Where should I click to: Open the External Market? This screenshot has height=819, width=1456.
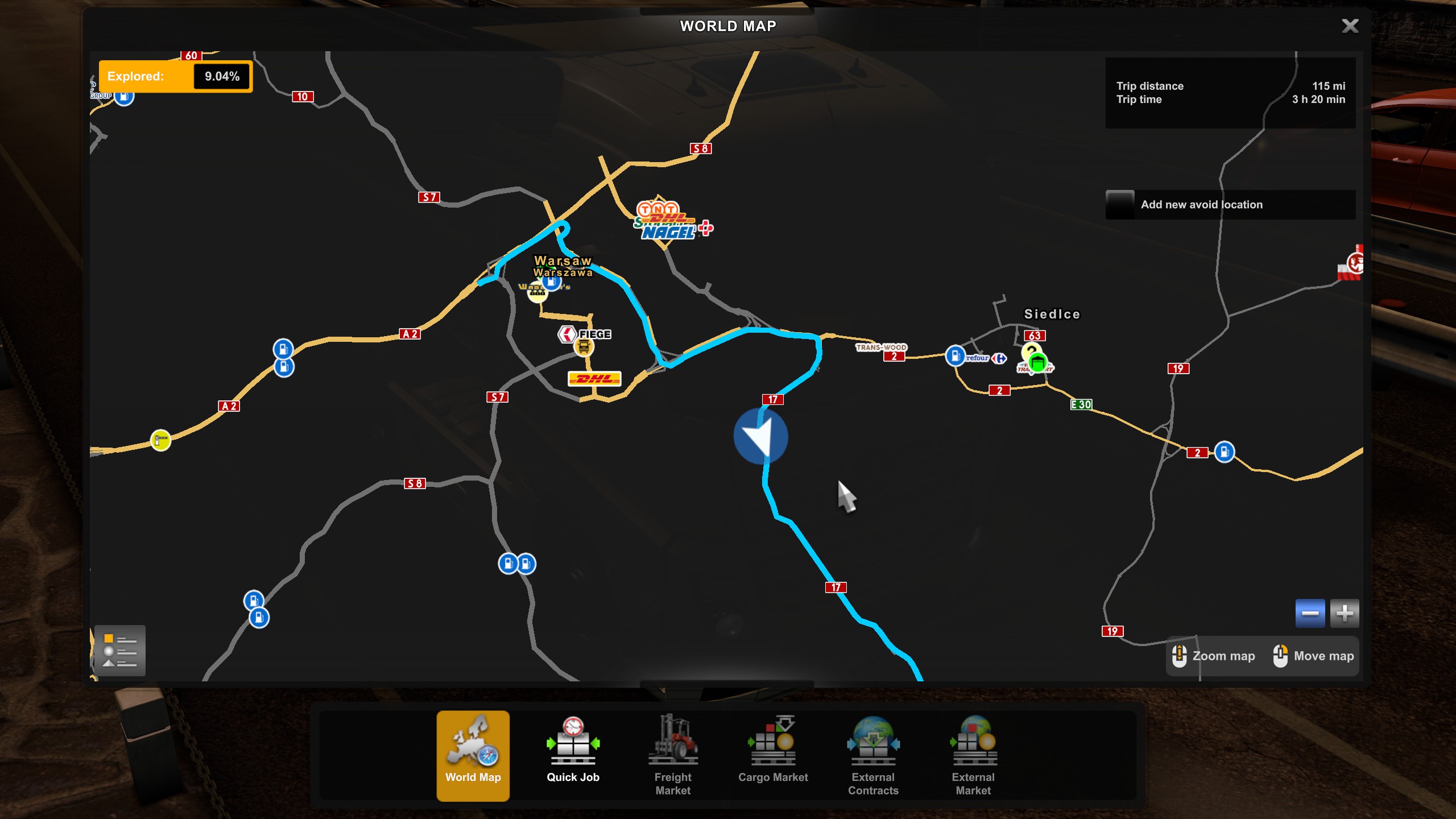pyautogui.click(x=973, y=754)
